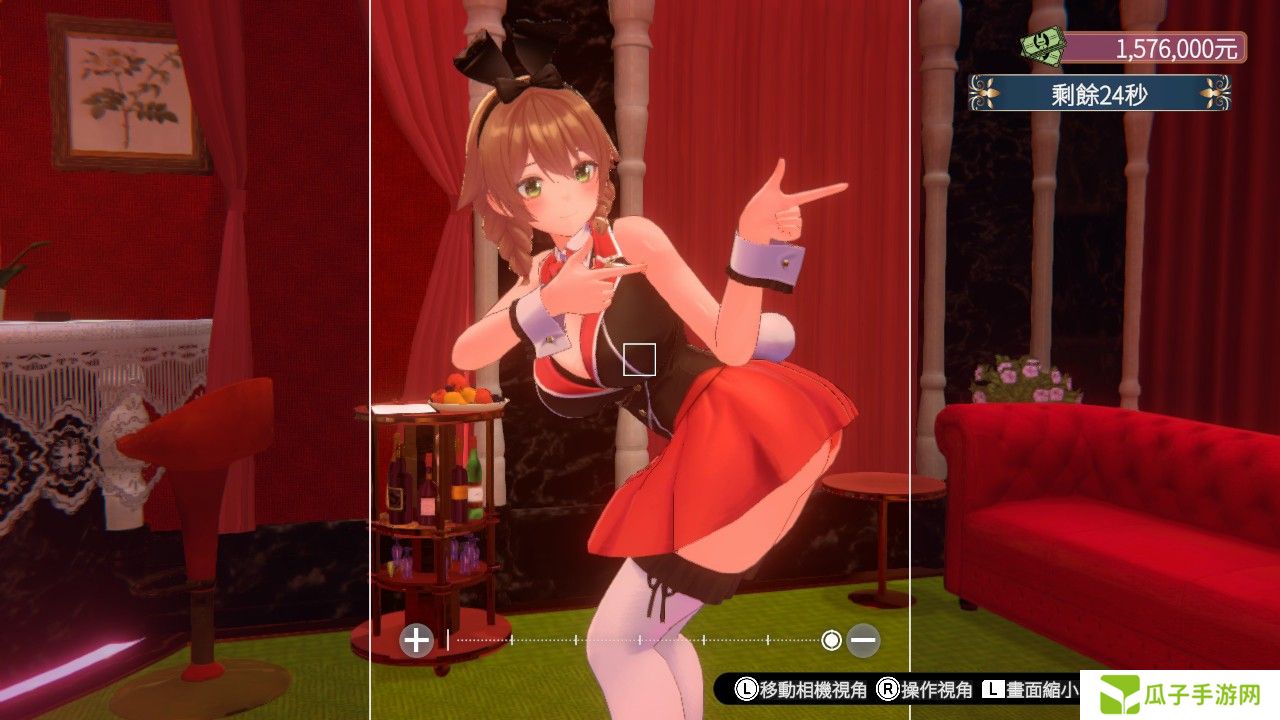Select the zoom slider's round handle

(831, 639)
